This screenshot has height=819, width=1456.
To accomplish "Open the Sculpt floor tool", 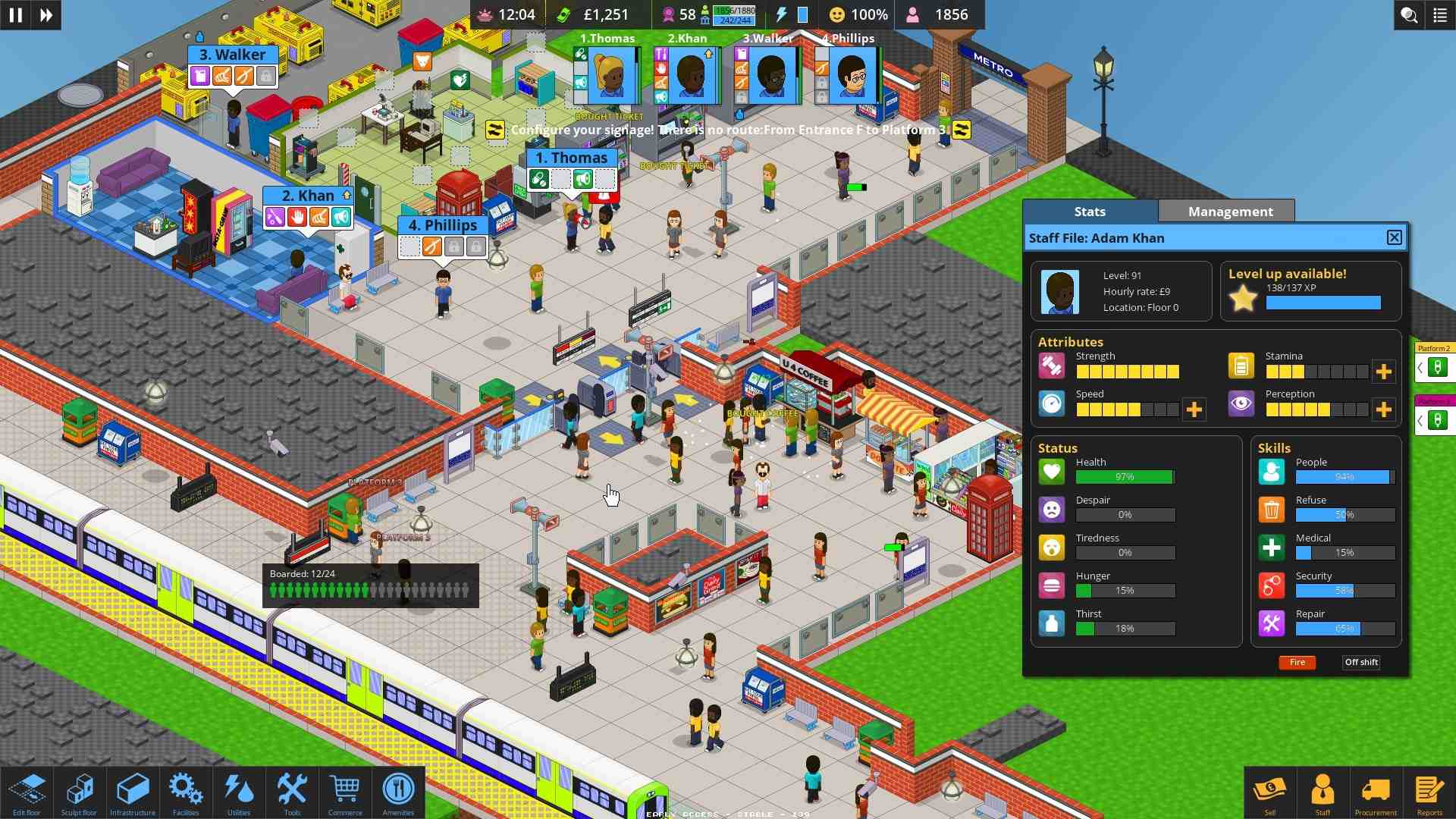I will 80,792.
